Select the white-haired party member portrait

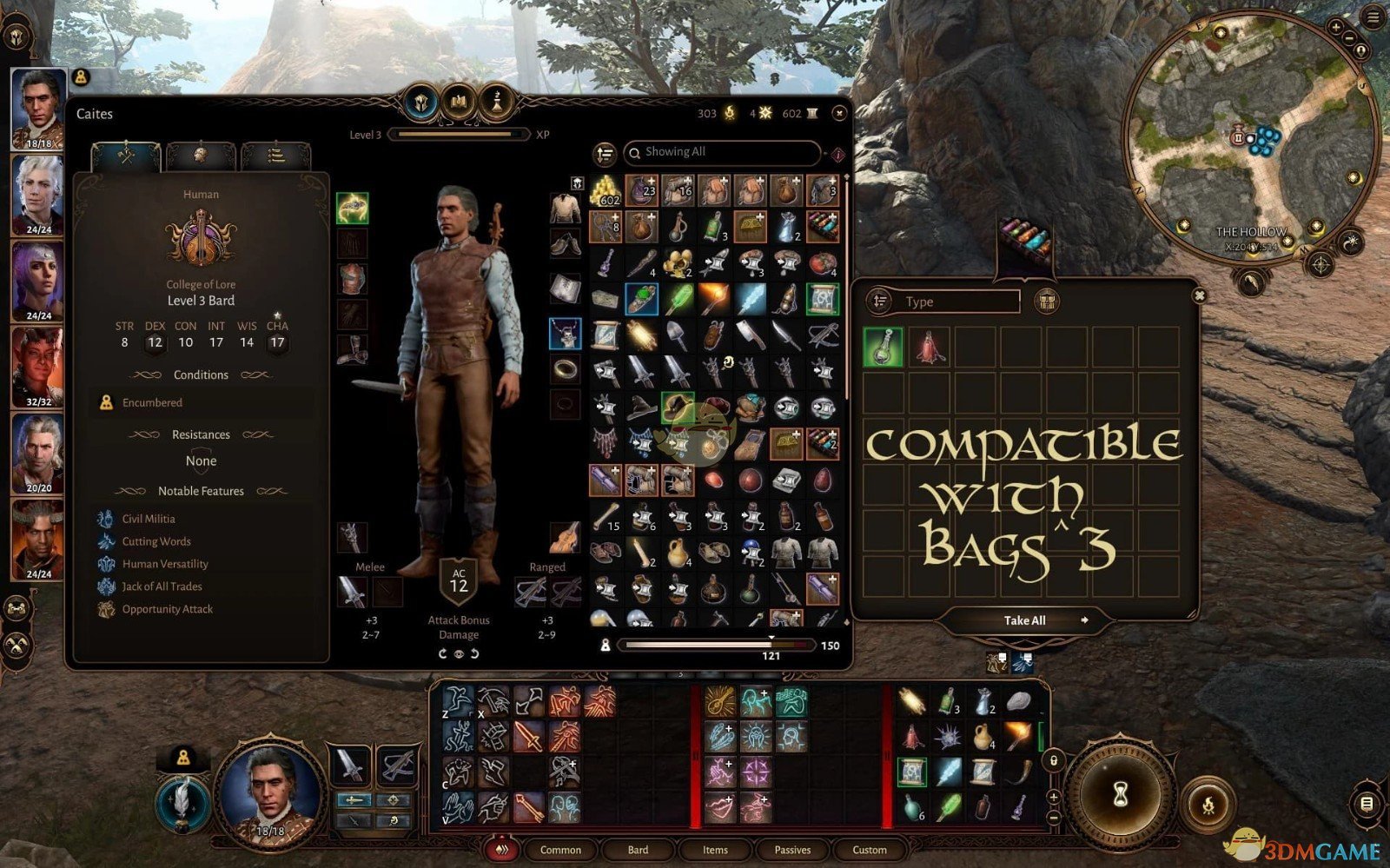pyautogui.click(x=38, y=195)
